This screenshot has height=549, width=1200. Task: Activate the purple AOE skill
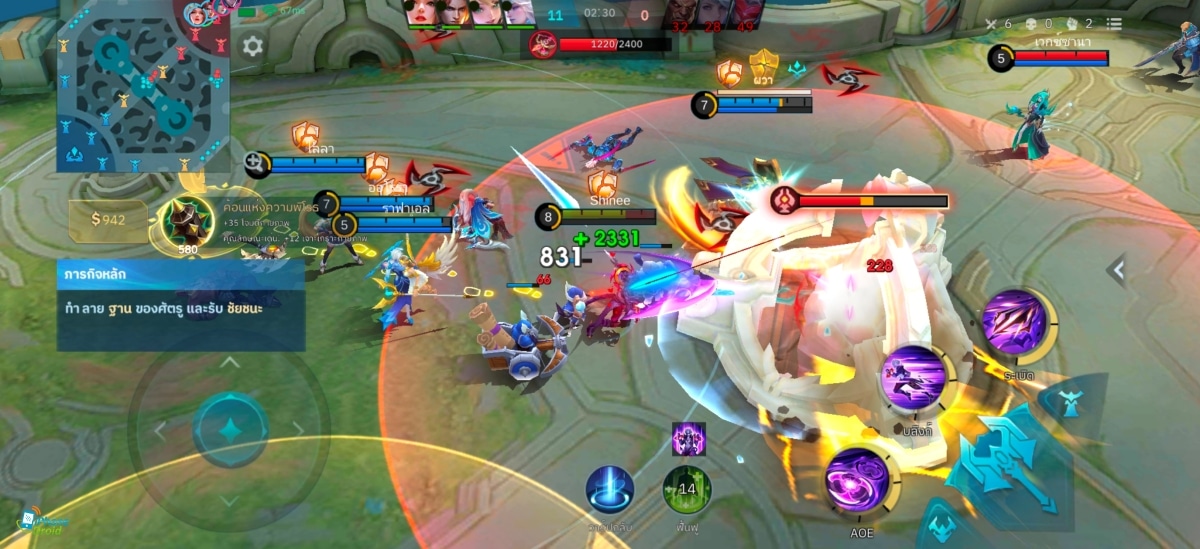pos(858,480)
